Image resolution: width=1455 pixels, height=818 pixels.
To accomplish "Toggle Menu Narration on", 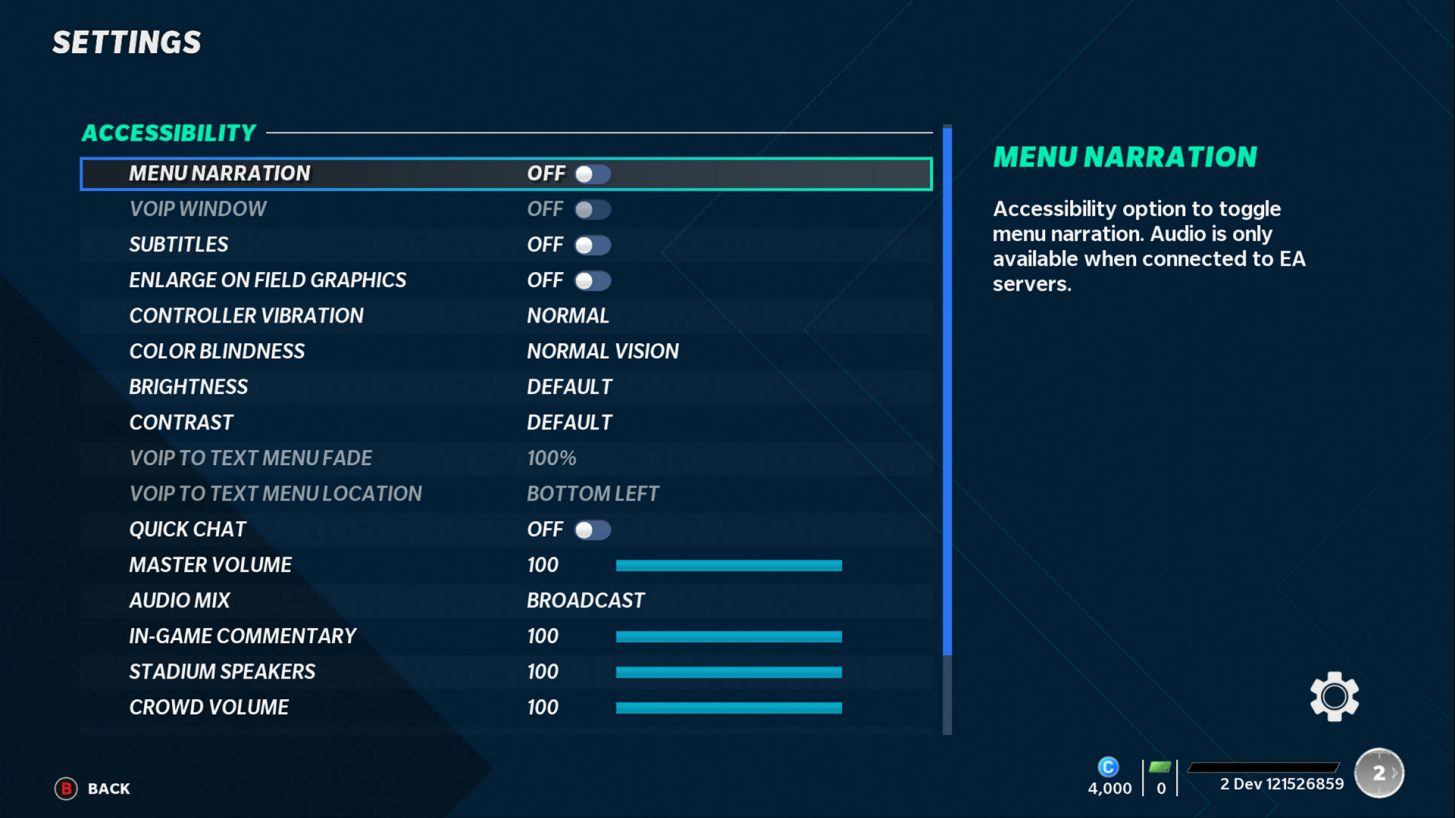I will pos(592,173).
